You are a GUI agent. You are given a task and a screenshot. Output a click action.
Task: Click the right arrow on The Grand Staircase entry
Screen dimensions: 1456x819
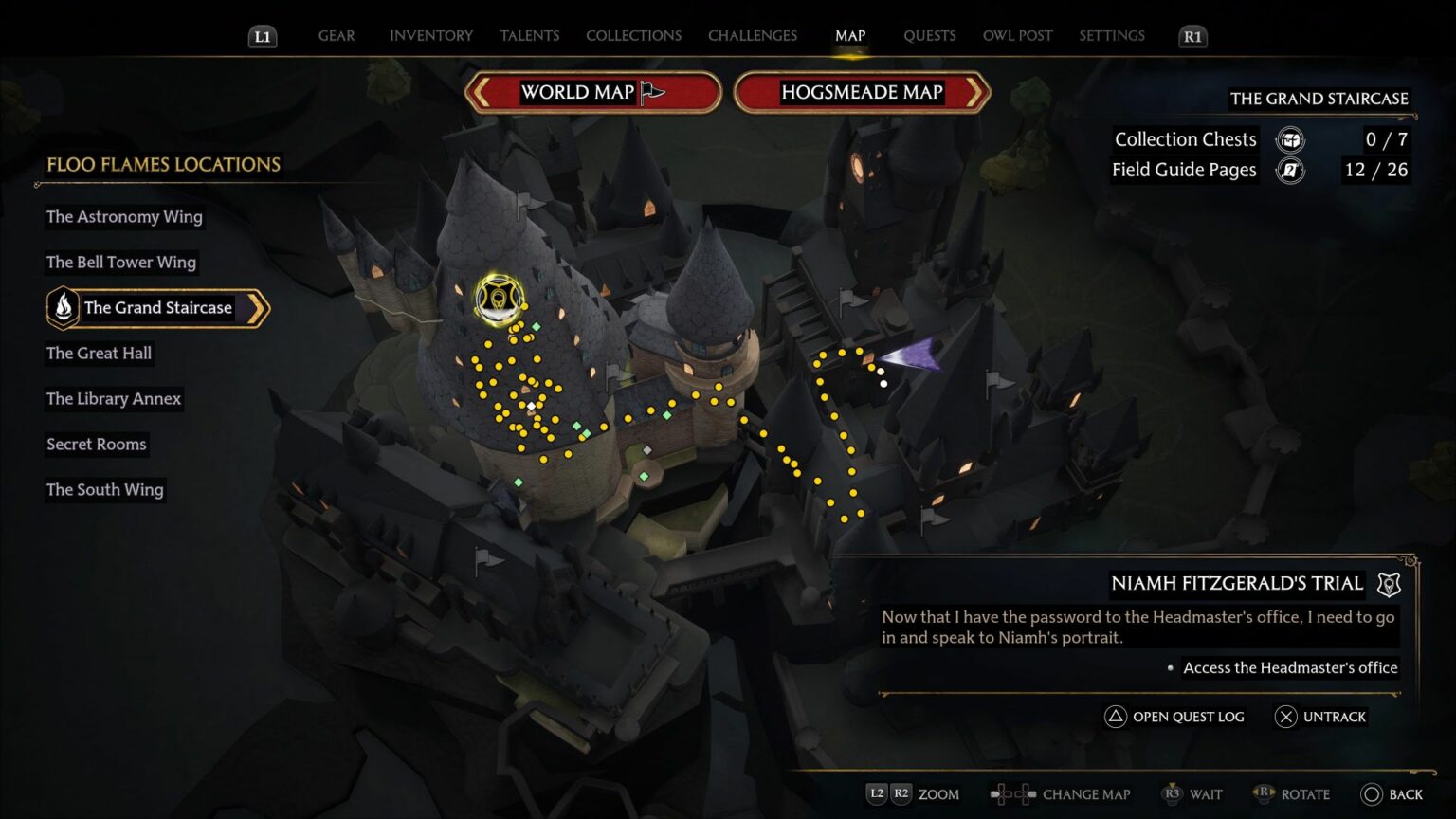click(257, 308)
